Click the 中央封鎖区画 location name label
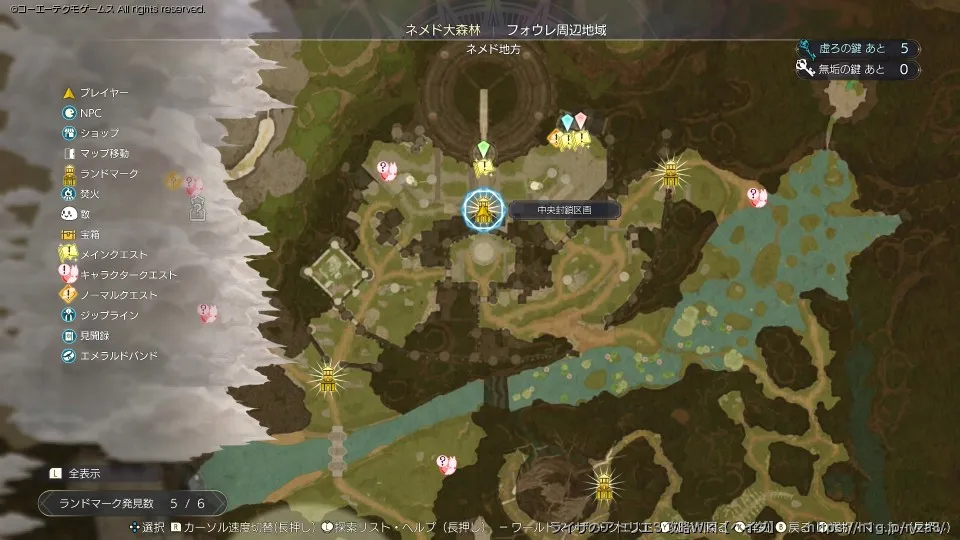 point(550,210)
